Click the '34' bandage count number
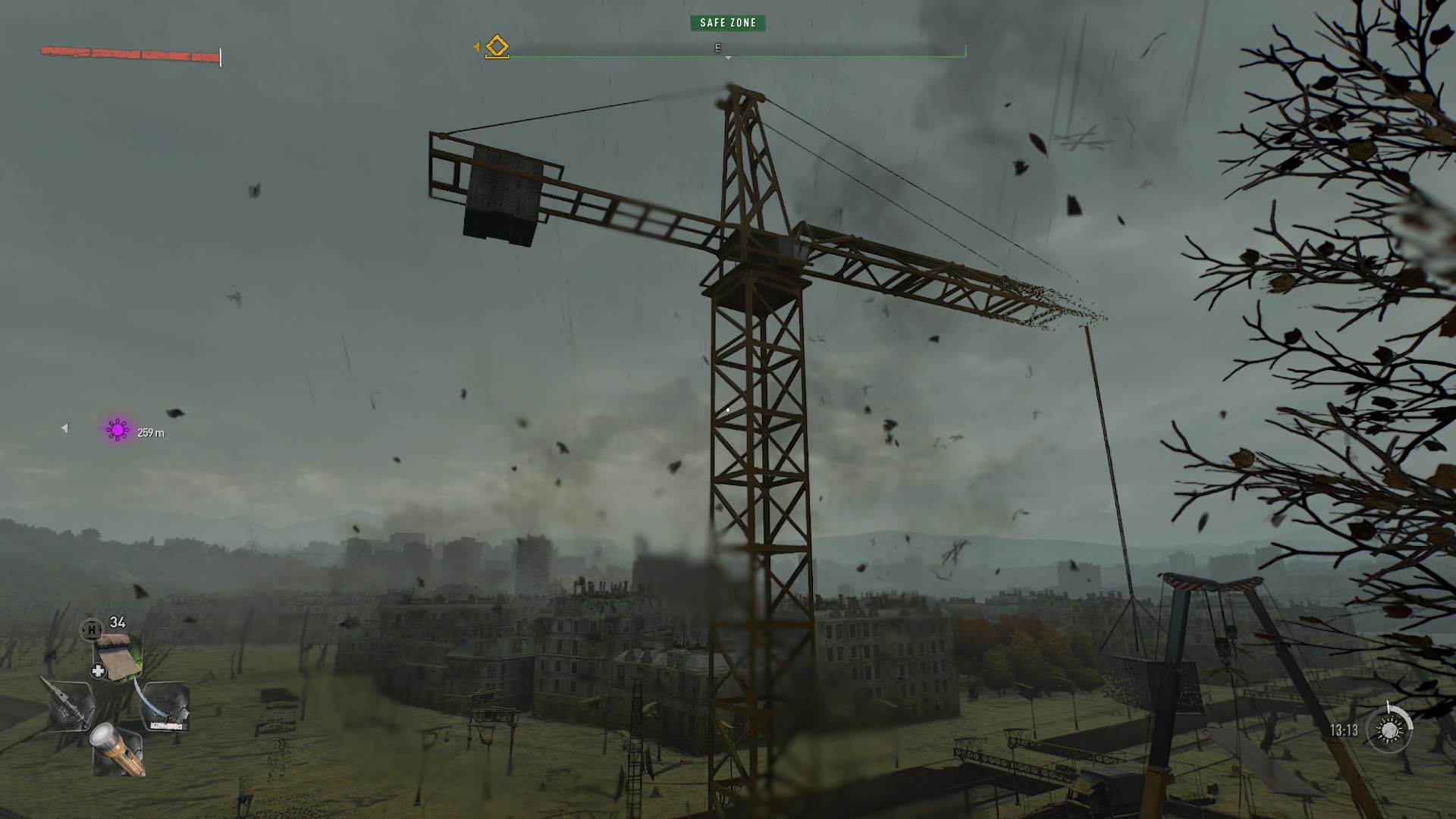 tap(117, 621)
